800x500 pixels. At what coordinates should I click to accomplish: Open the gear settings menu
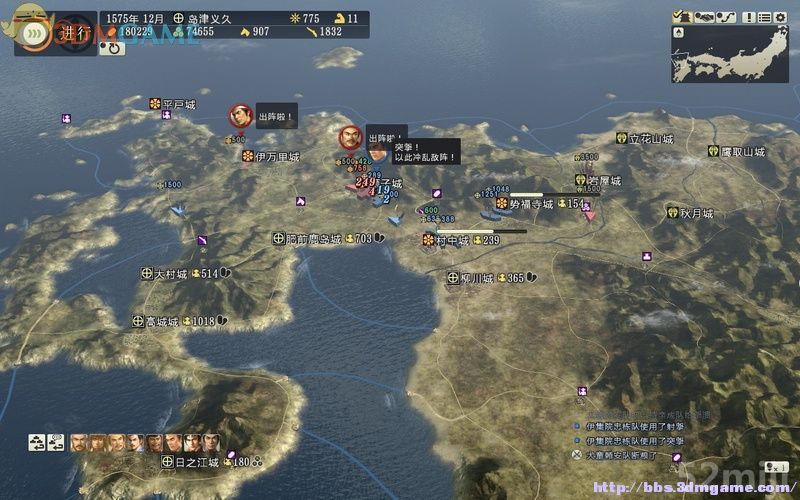tap(780, 16)
